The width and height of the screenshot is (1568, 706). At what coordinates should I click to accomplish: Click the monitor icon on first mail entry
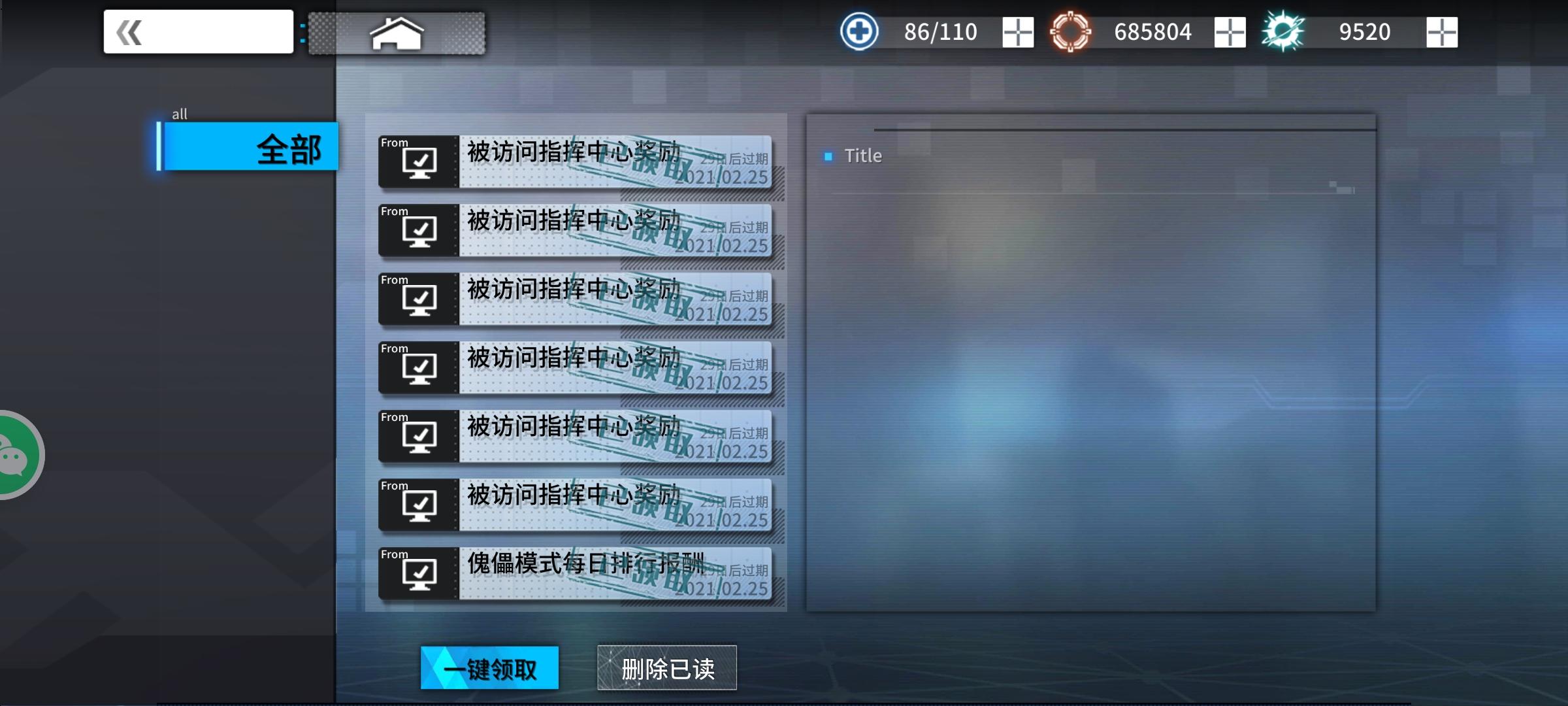click(419, 162)
